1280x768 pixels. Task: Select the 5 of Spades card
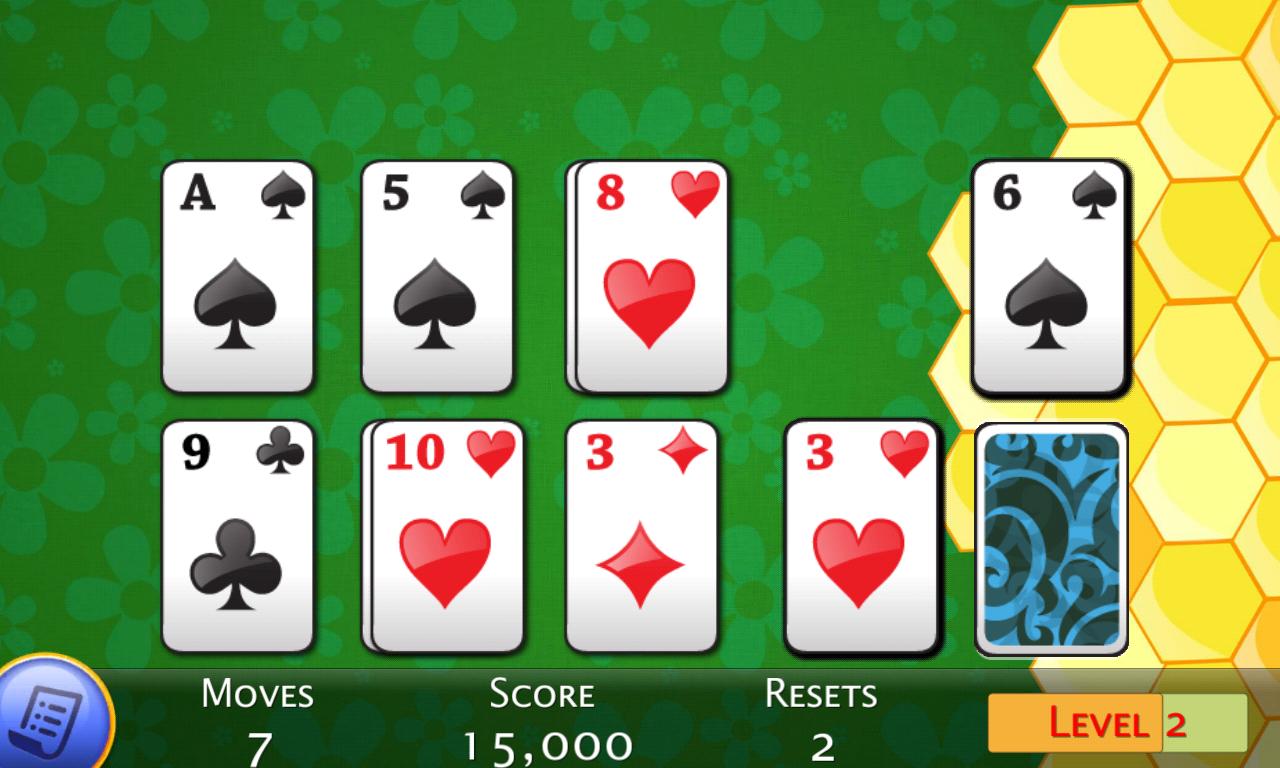point(440,275)
